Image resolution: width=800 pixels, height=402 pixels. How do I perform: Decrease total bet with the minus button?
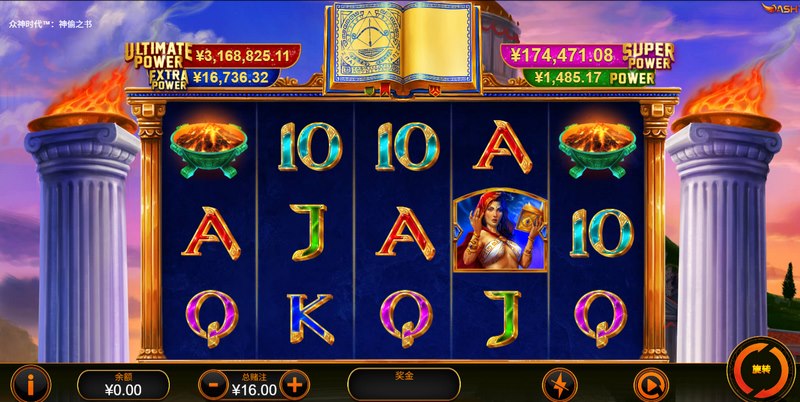tap(213, 383)
